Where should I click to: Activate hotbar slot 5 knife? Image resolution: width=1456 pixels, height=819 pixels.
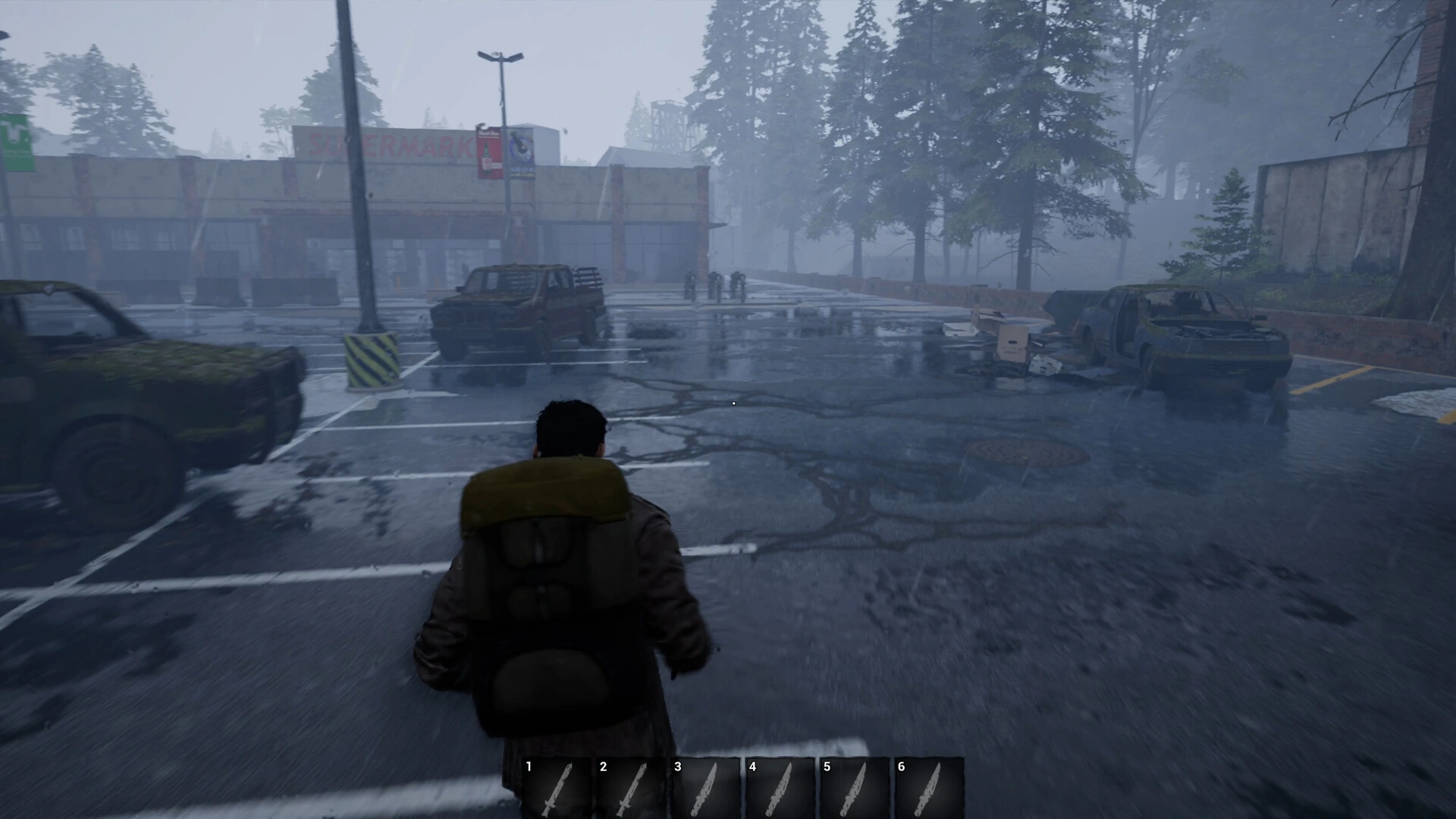pyautogui.click(x=852, y=788)
